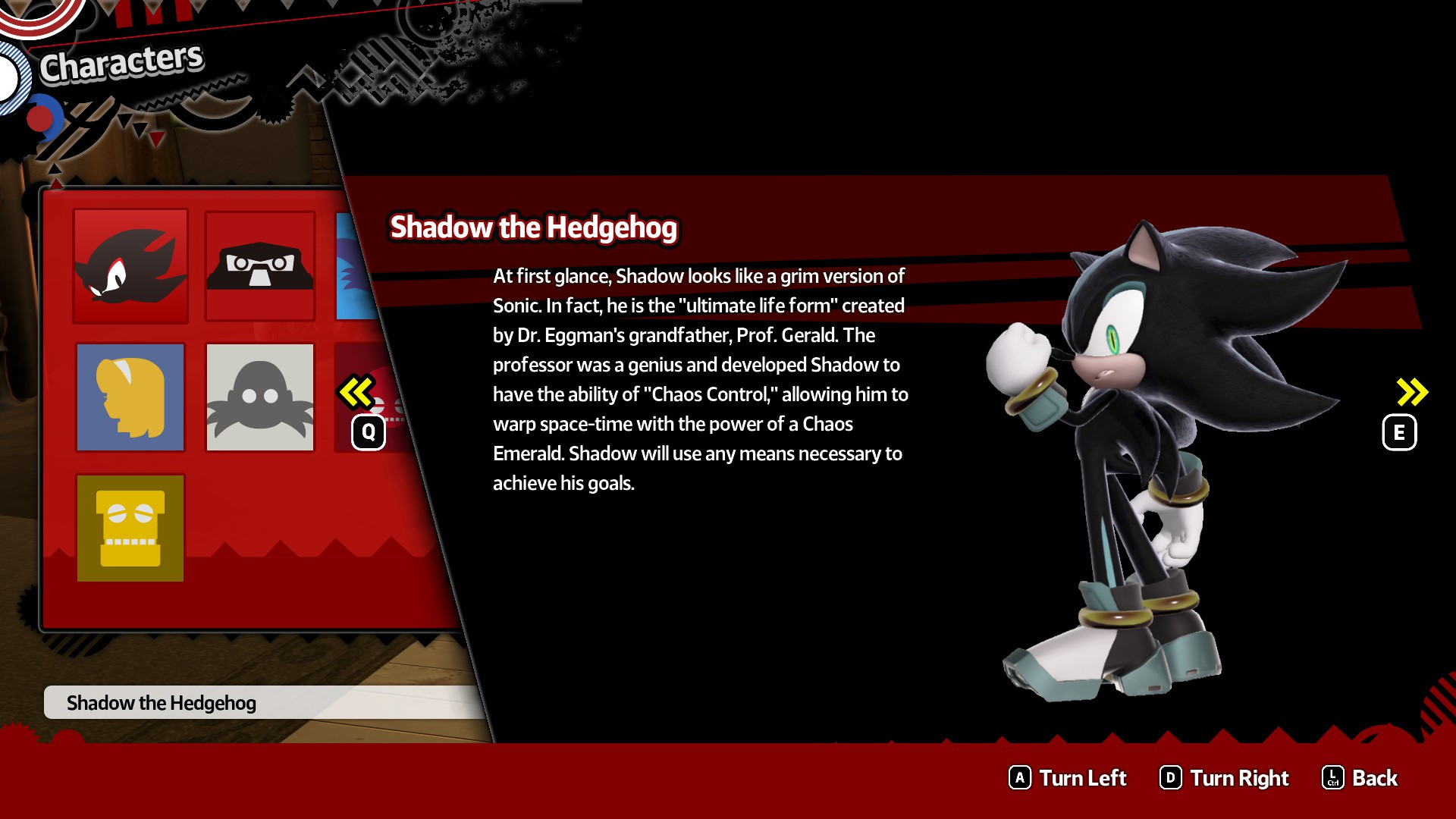Select the Dr. Eggman goggles character icon

(x=259, y=267)
